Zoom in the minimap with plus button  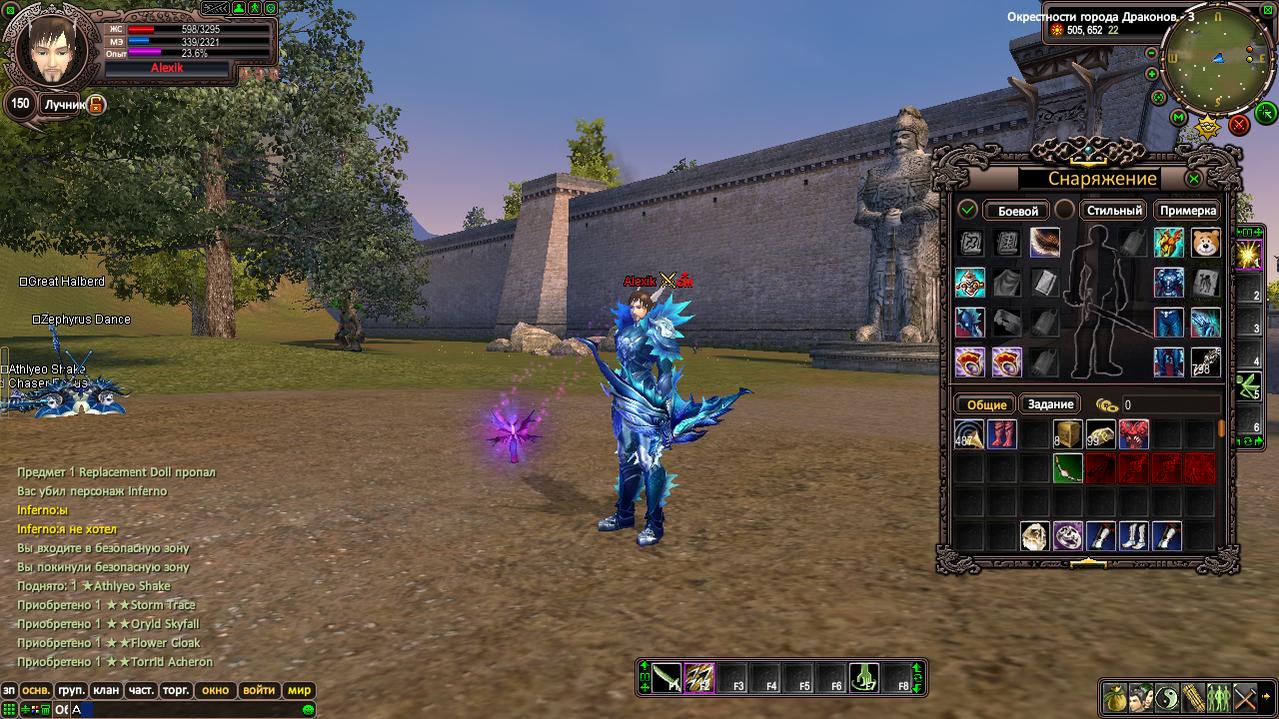[x=1151, y=74]
